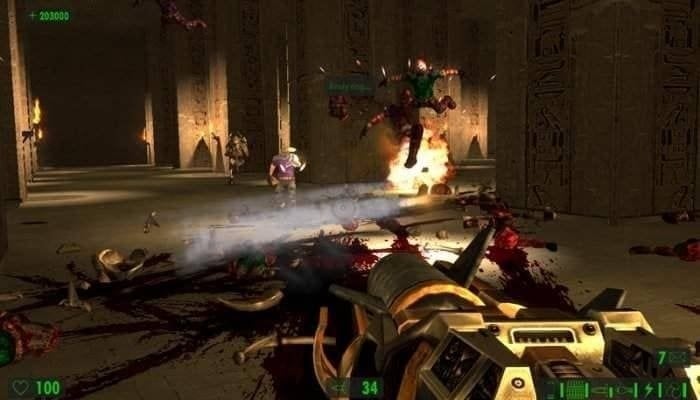Select the lightning bolt ammo icon

(648, 390)
